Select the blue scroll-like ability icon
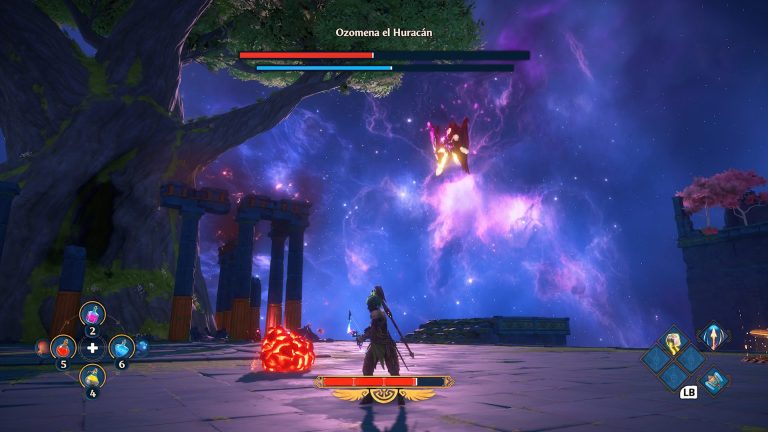 coord(715,381)
